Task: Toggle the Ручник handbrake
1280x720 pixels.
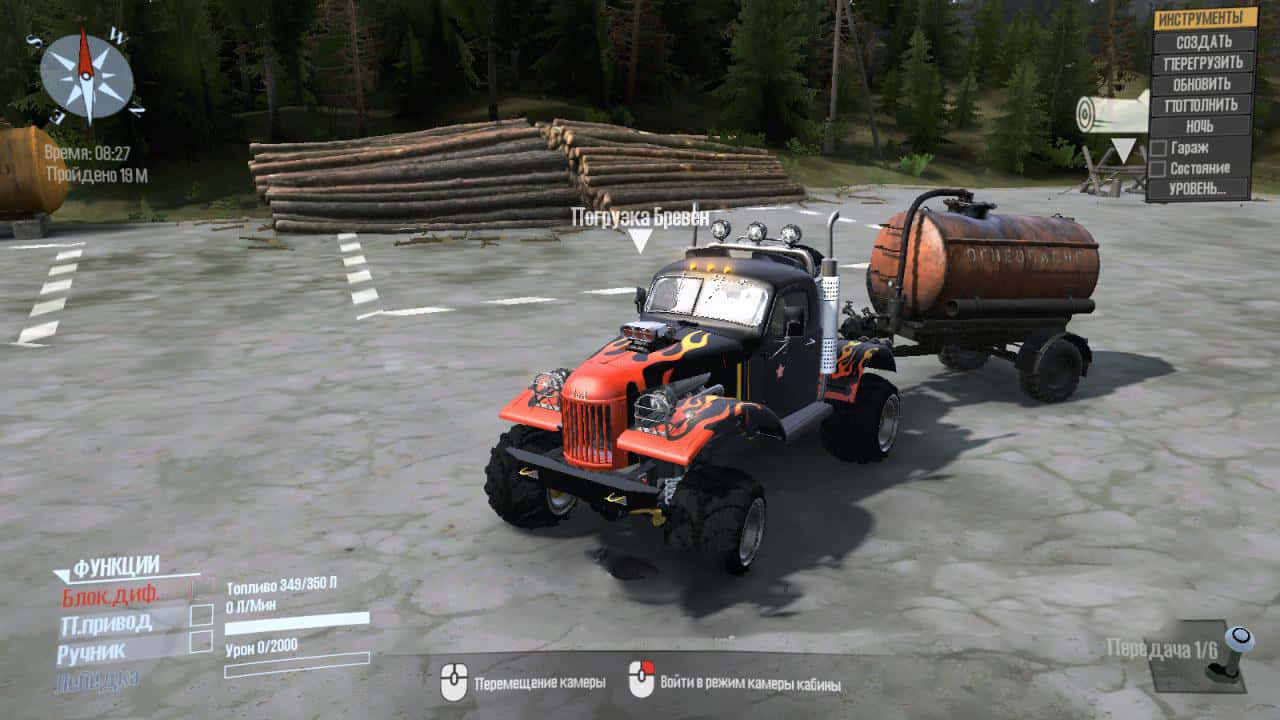Action: tap(201, 643)
